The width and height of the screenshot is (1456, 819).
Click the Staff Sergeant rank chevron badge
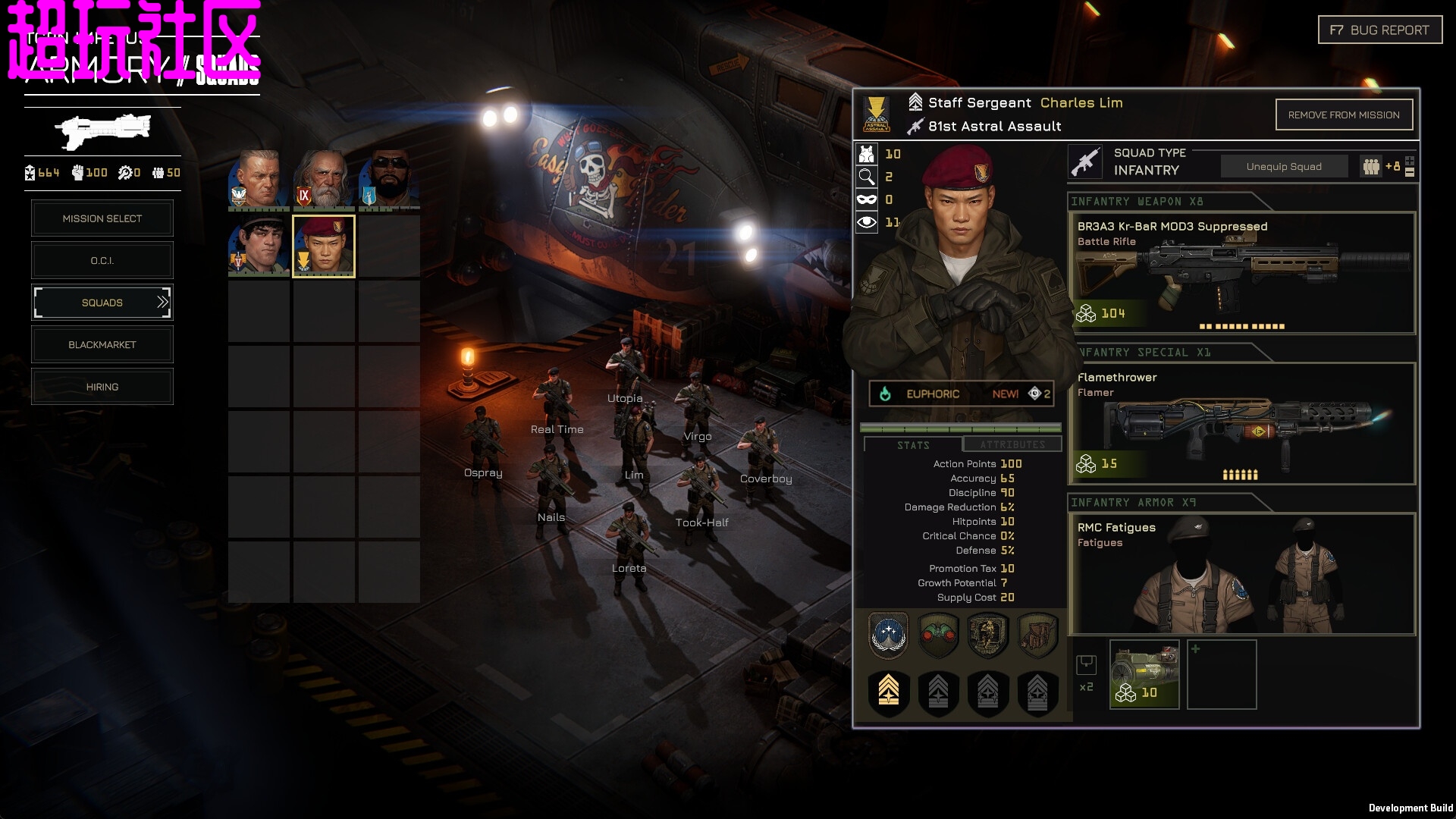(888, 692)
